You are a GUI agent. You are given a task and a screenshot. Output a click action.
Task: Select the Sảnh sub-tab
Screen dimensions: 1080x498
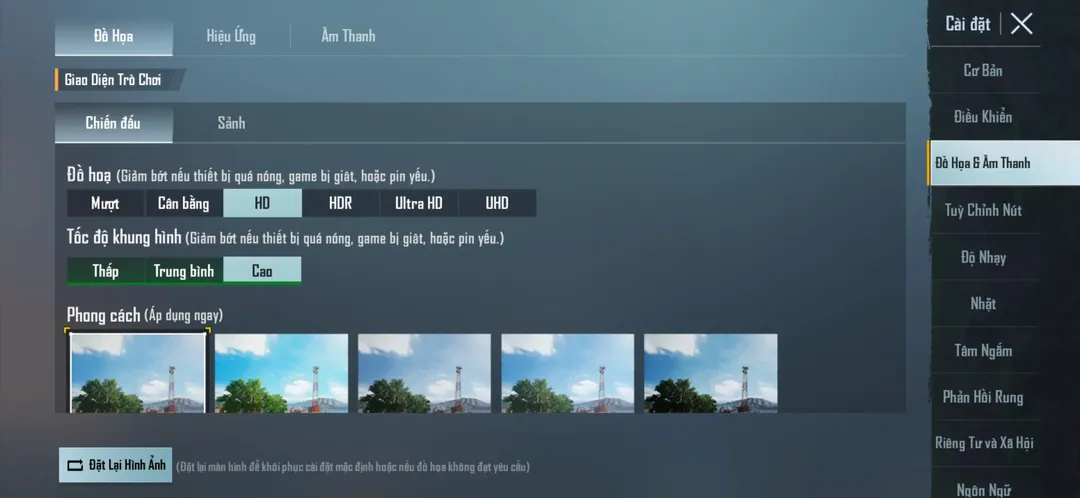pyautogui.click(x=231, y=124)
